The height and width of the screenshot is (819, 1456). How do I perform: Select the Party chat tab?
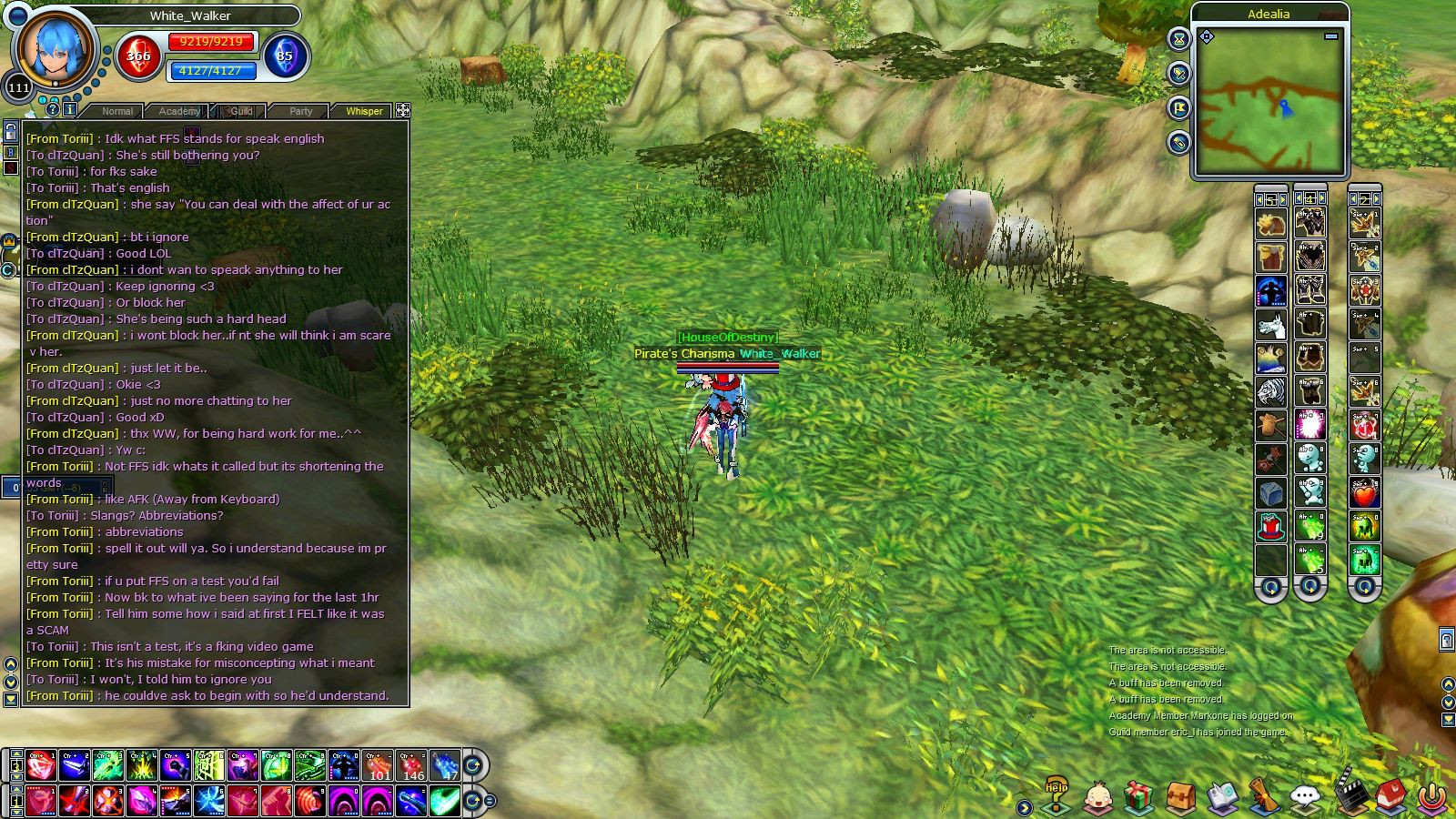pyautogui.click(x=301, y=111)
